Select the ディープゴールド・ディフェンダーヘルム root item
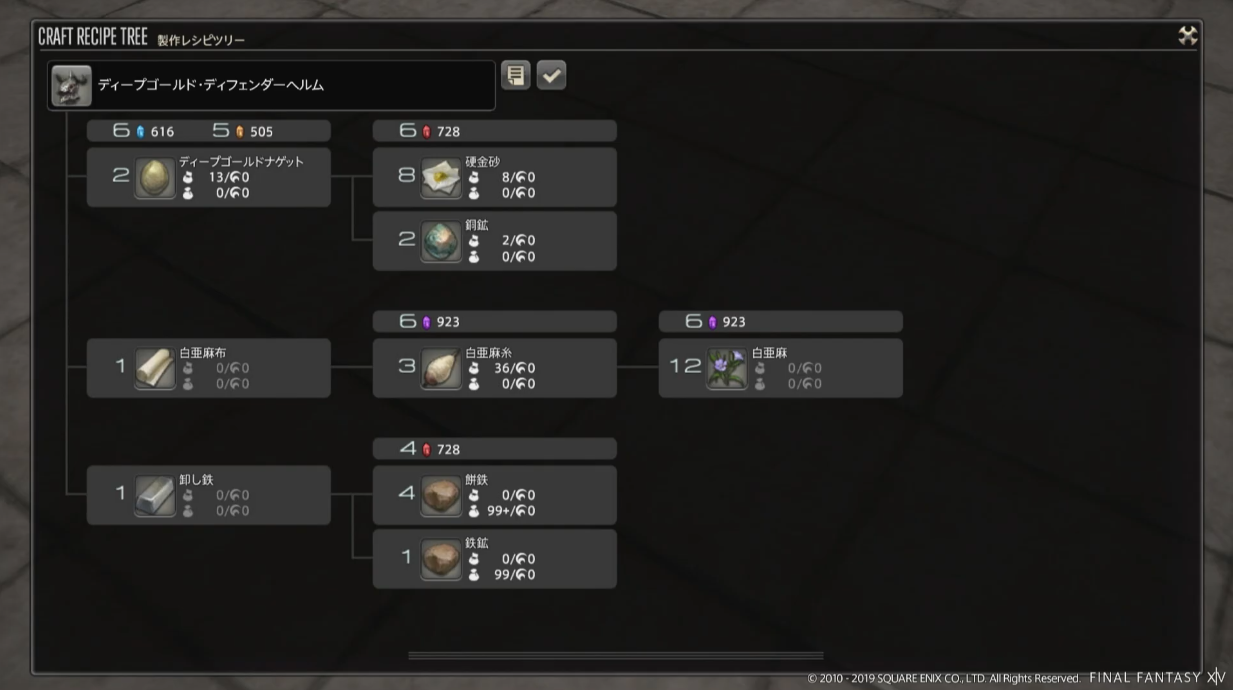Screen dimensions: 1233x690 [x=271, y=86]
